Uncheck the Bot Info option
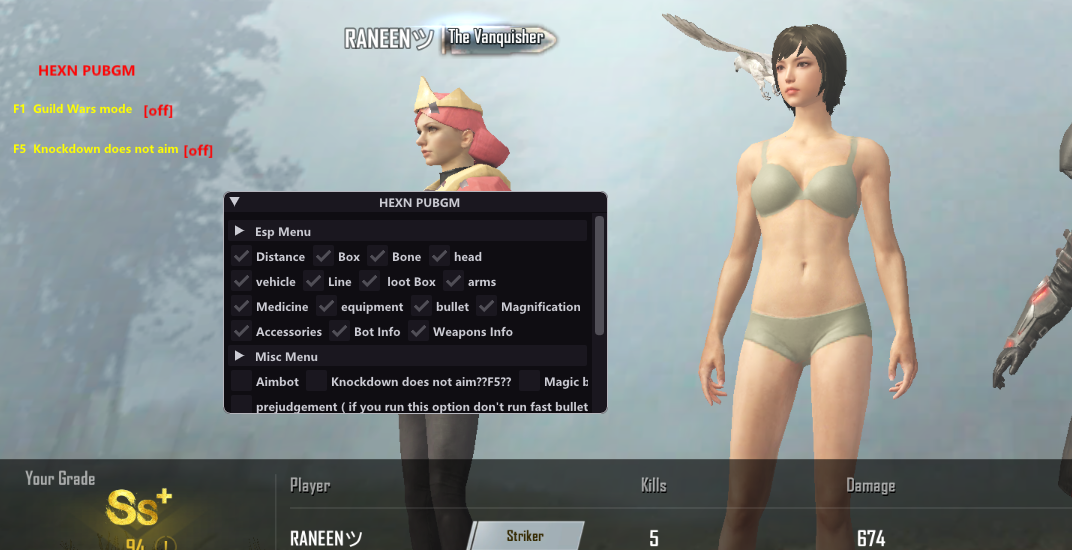Viewport: 1072px width, 550px height. (x=339, y=331)
